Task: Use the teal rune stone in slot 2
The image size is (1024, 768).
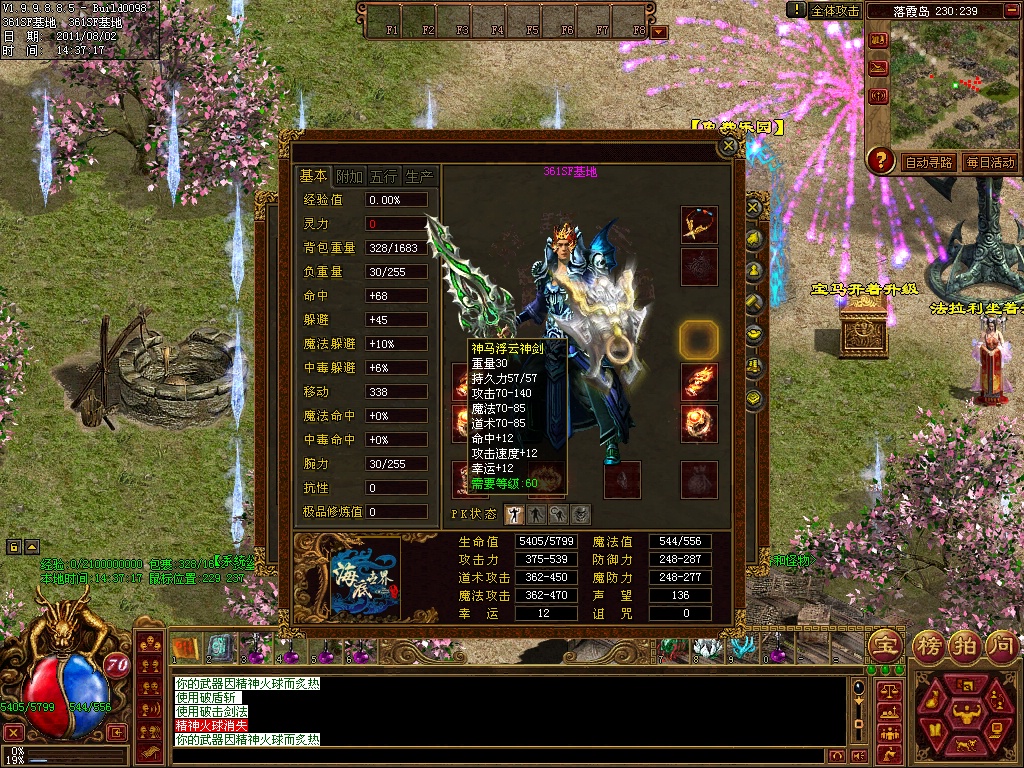Action: (x=218, y=648)
